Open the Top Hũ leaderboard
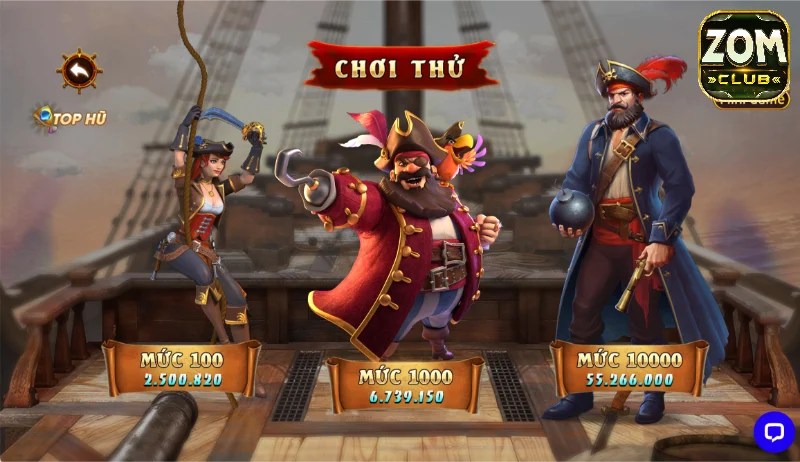This screenshot has height=462, width=800. tap(70, 118)
